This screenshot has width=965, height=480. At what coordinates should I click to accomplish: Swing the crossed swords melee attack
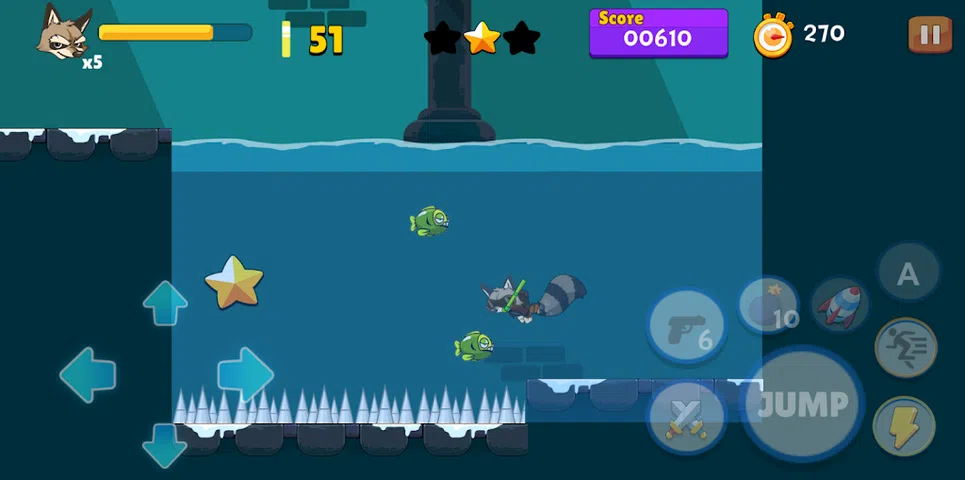coord(686,416)
